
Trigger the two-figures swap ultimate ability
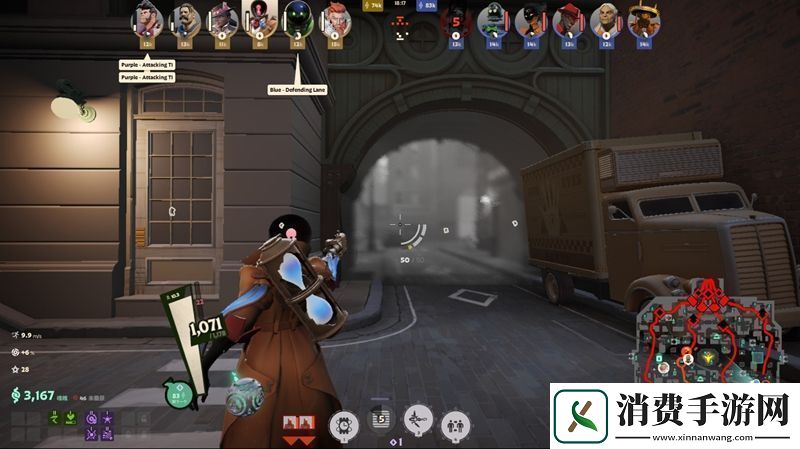click(456, 425)
